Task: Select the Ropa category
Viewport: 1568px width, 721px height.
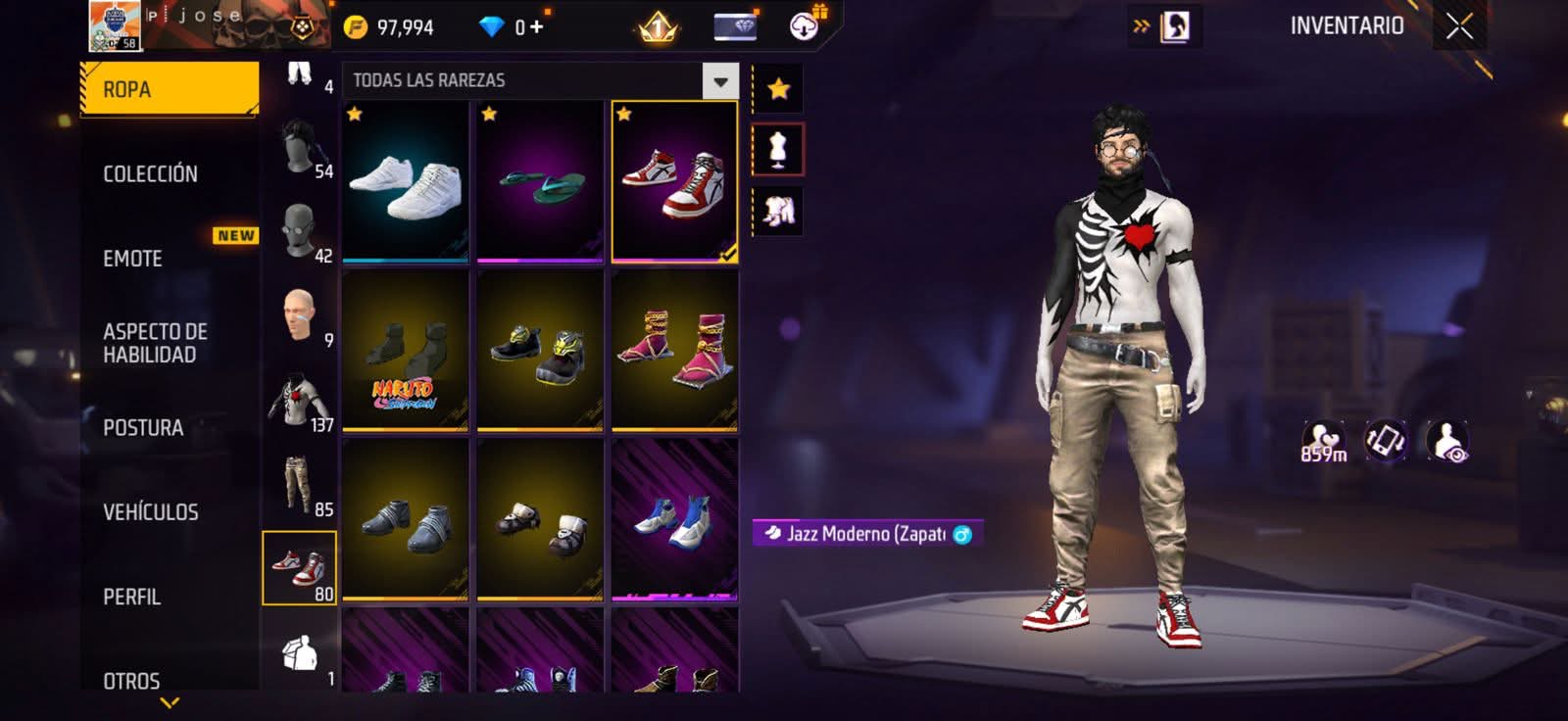Action: 169,89
